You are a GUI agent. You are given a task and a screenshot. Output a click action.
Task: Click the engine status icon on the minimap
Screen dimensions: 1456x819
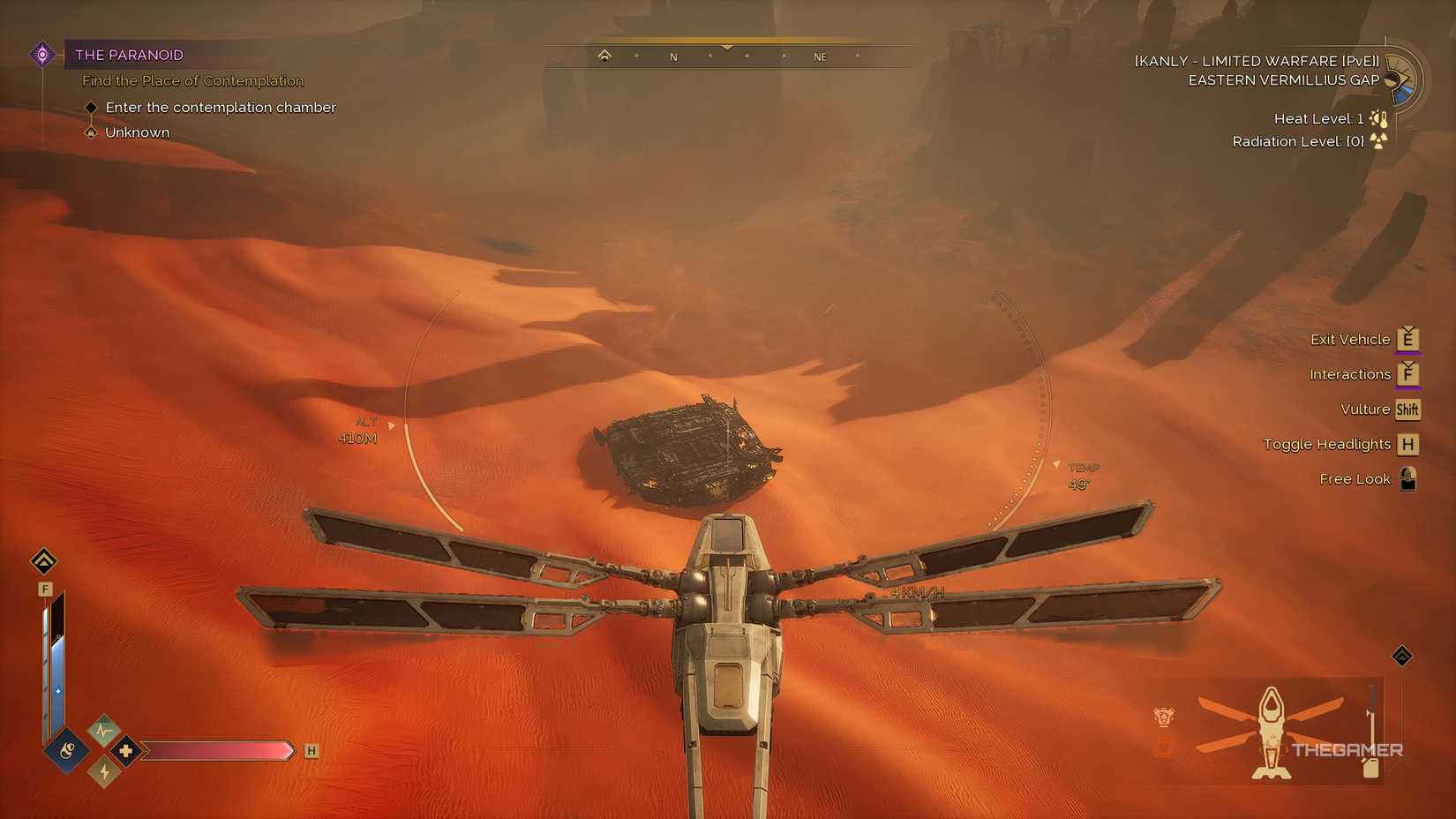(1163, 717)
